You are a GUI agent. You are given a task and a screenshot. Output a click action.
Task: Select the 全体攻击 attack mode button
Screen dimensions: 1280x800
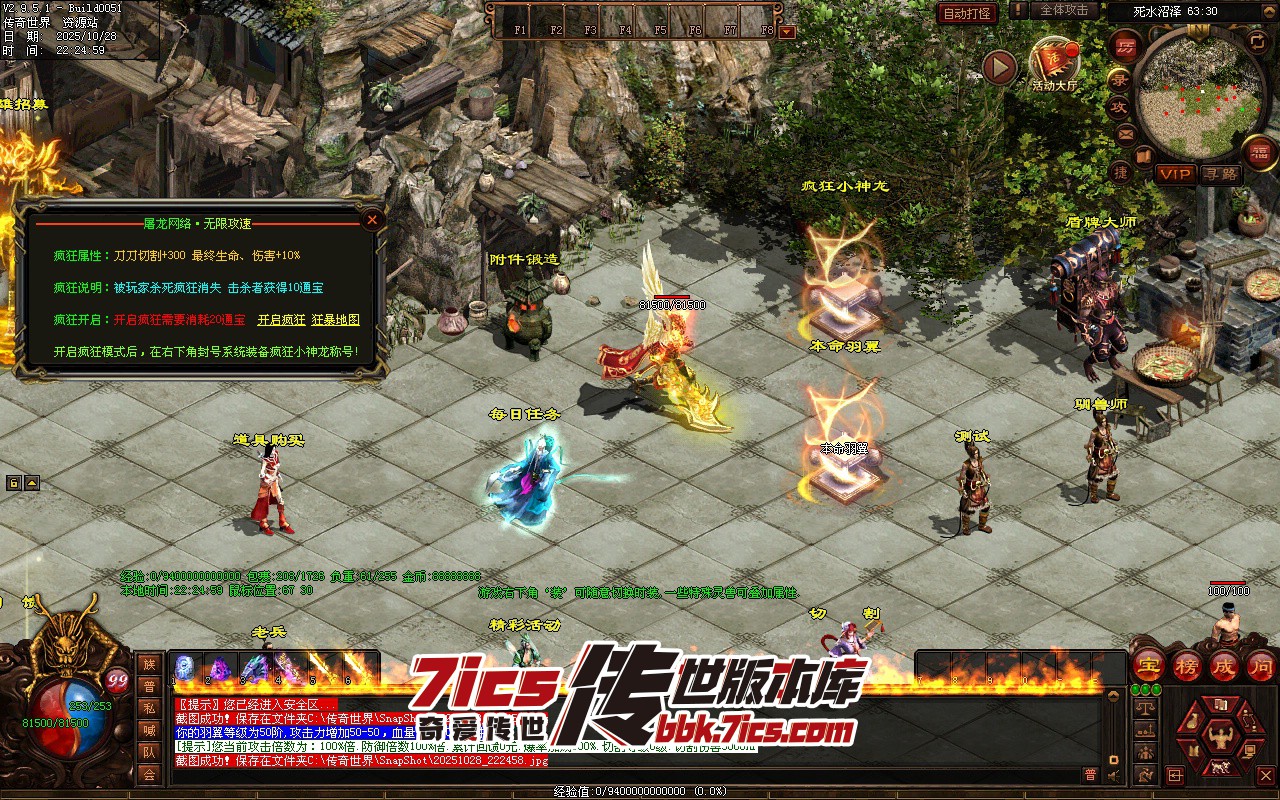coord(1064,10)
